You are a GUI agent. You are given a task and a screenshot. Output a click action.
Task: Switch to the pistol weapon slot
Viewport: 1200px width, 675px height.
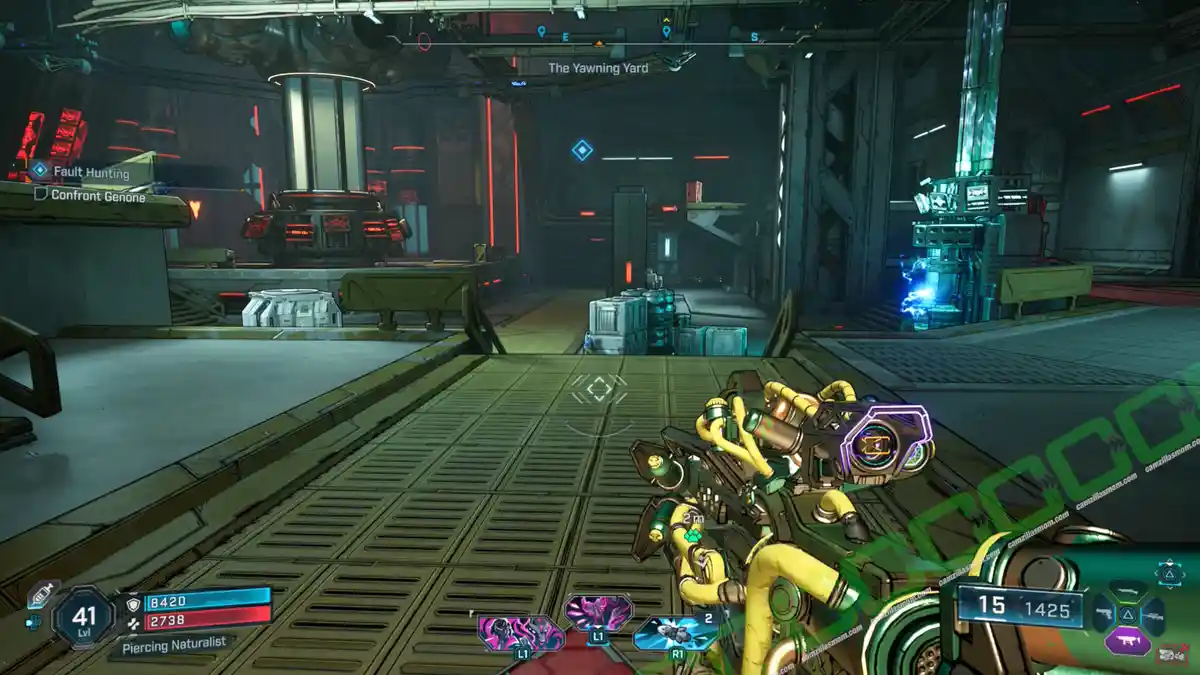[x=1103, y=614]
